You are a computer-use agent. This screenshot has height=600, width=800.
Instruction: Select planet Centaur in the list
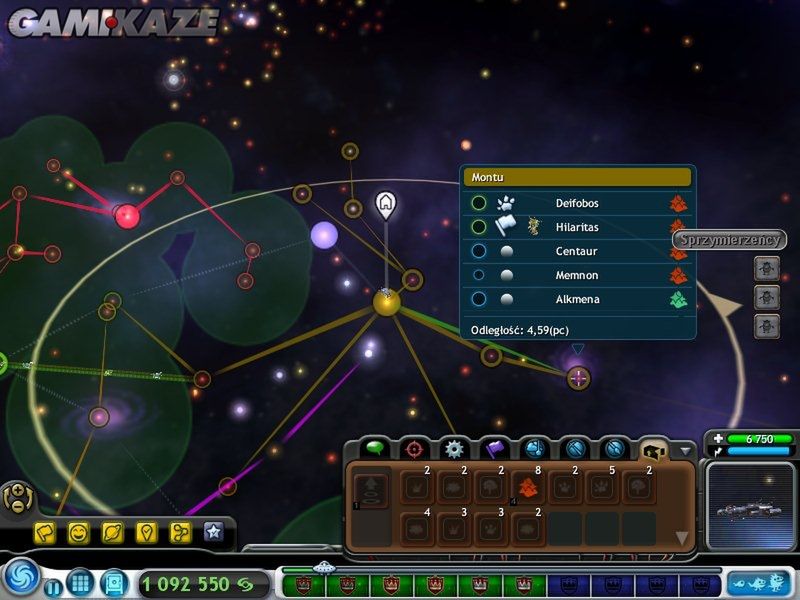(x=578, y=251)
